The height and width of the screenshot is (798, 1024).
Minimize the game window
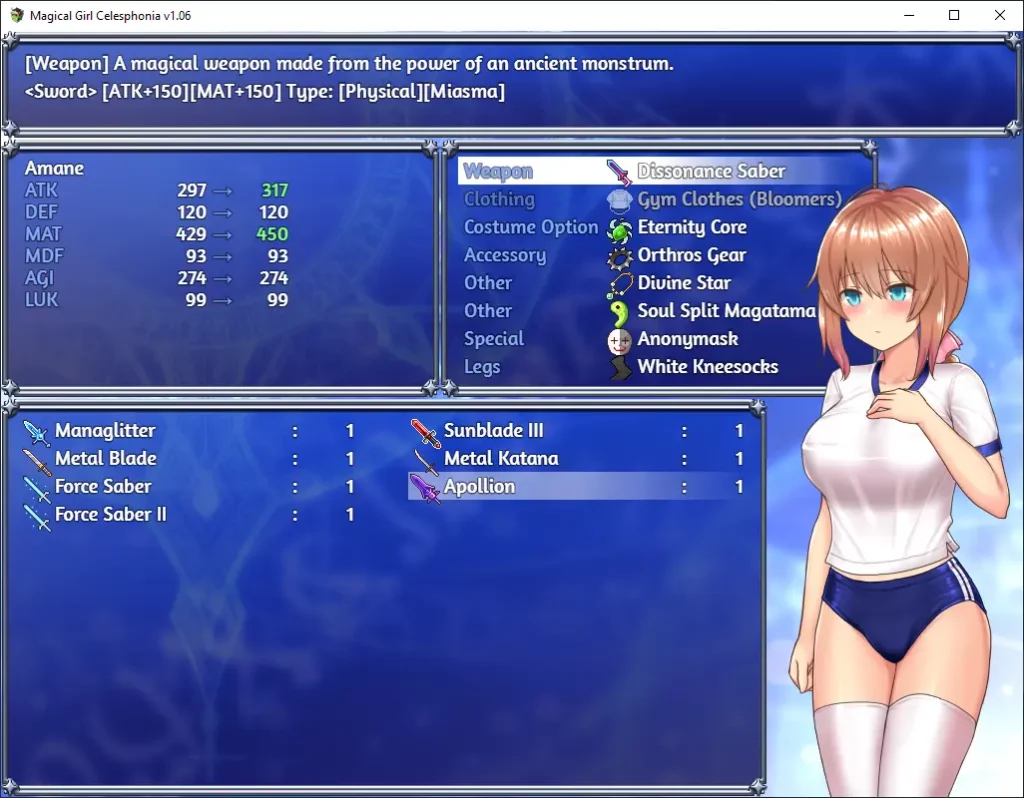[909, 15]
